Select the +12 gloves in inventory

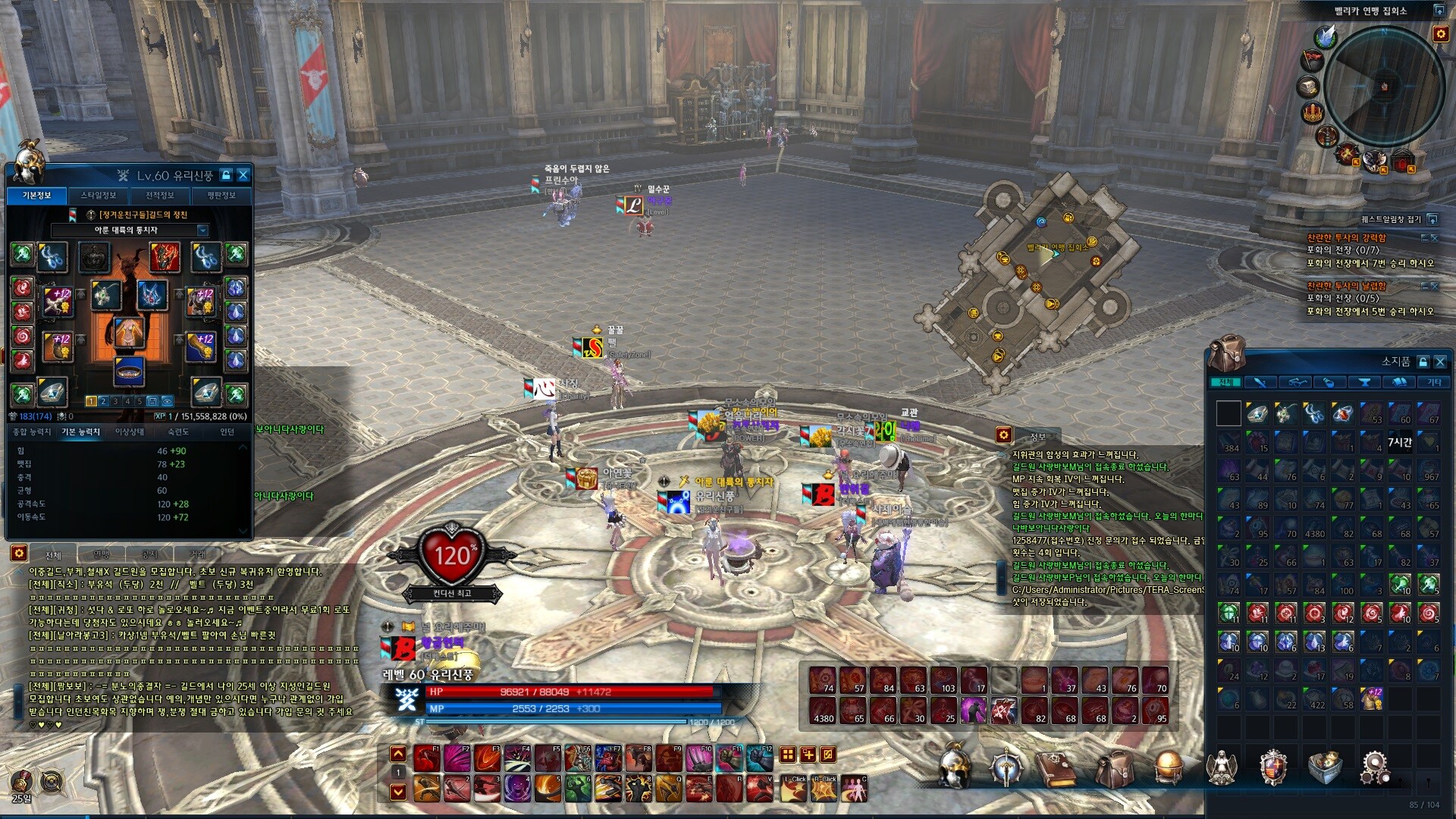pos(1372,698)
